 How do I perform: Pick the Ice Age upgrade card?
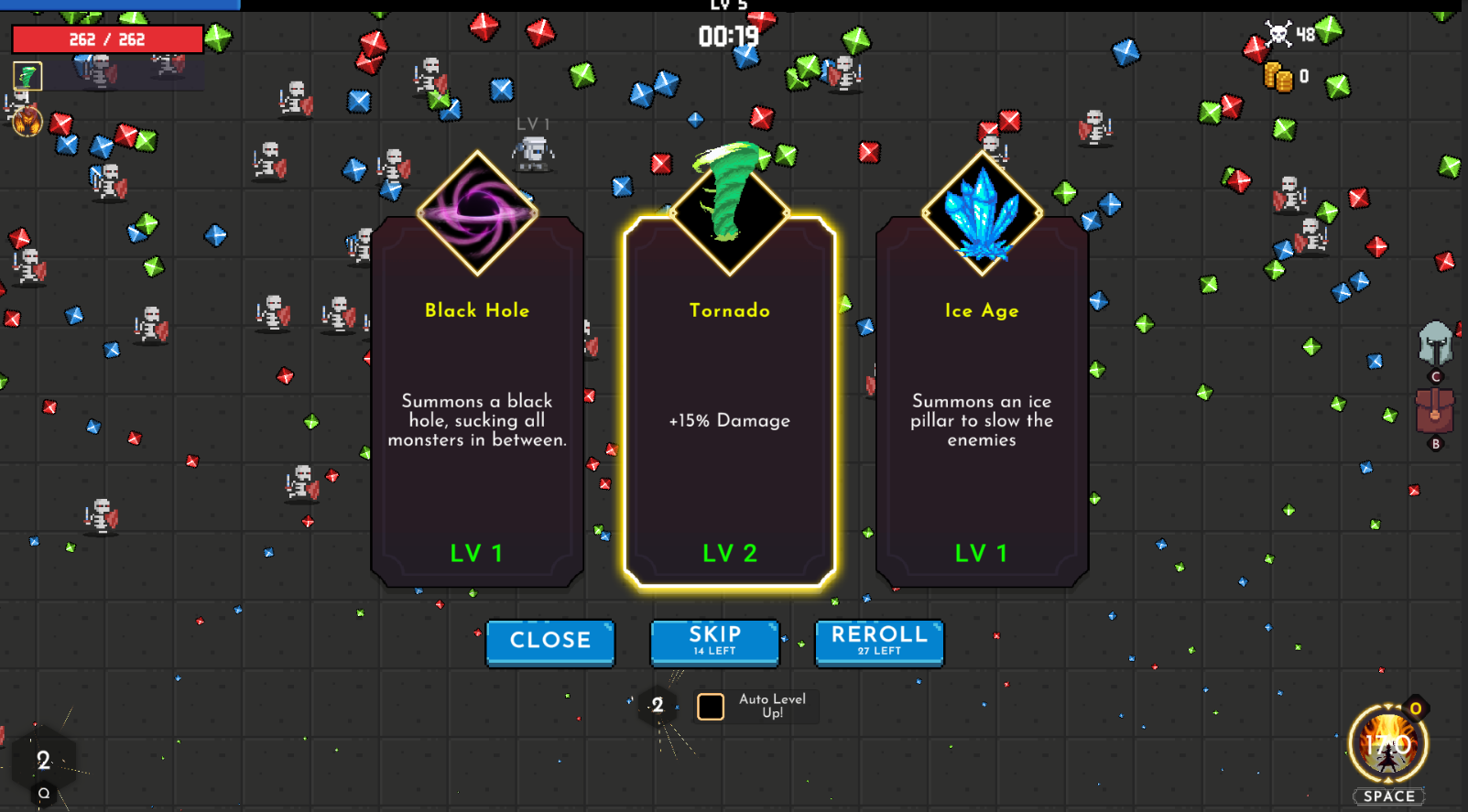[981, 421]
